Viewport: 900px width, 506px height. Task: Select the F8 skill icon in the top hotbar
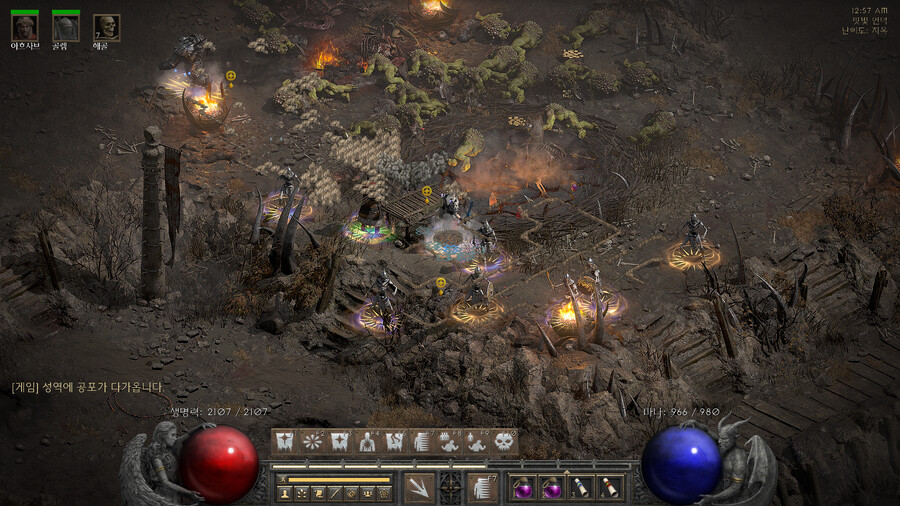449,441
